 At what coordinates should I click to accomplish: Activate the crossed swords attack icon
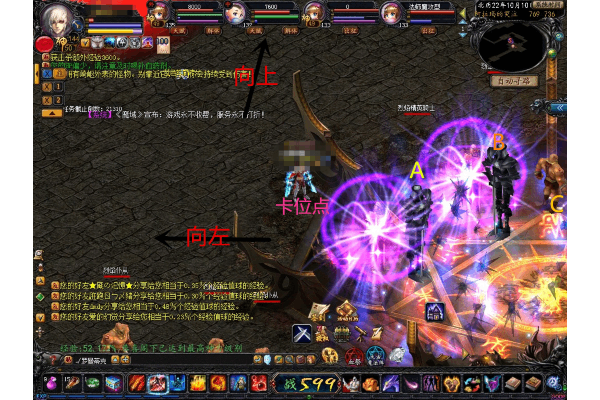point(302,333)
